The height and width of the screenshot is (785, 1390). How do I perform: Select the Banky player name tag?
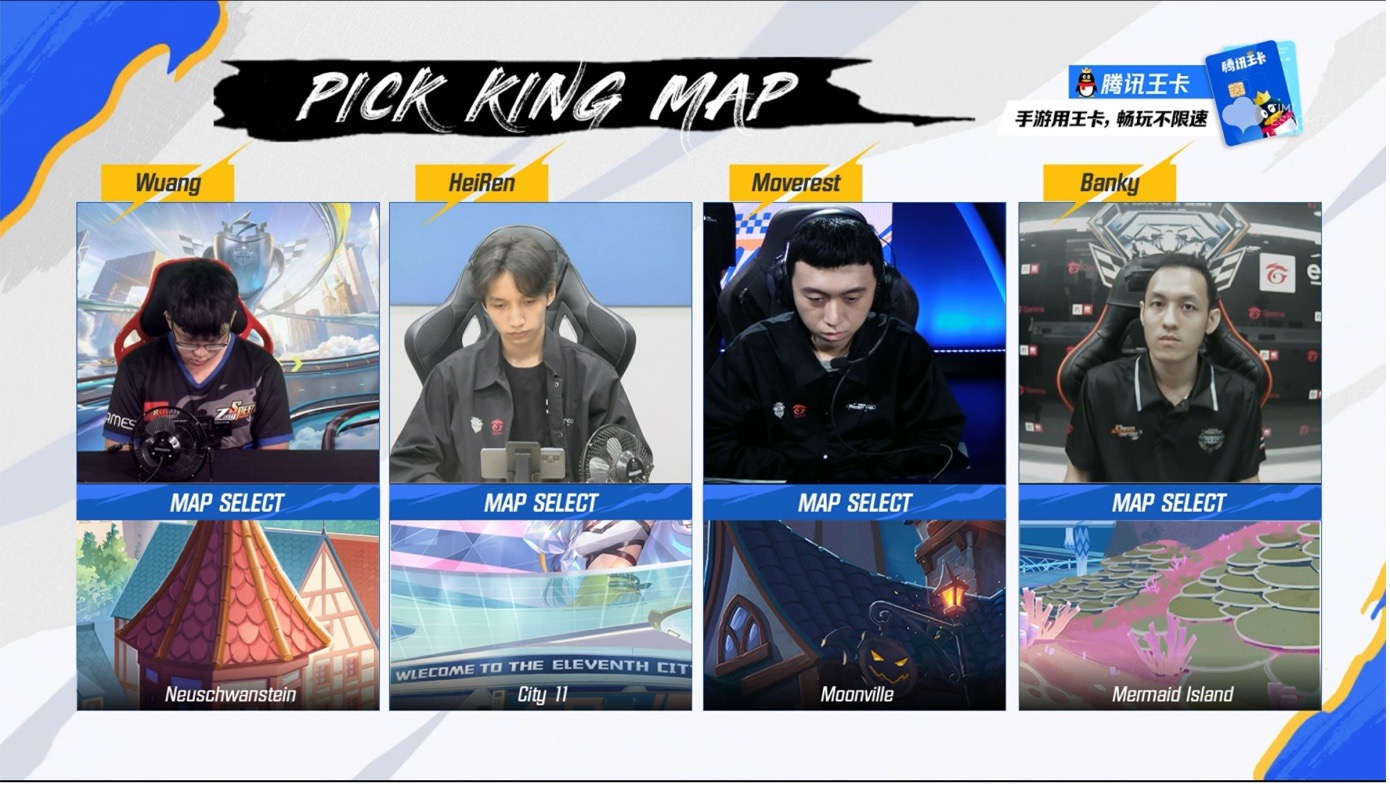click(x=1109, y=183)
